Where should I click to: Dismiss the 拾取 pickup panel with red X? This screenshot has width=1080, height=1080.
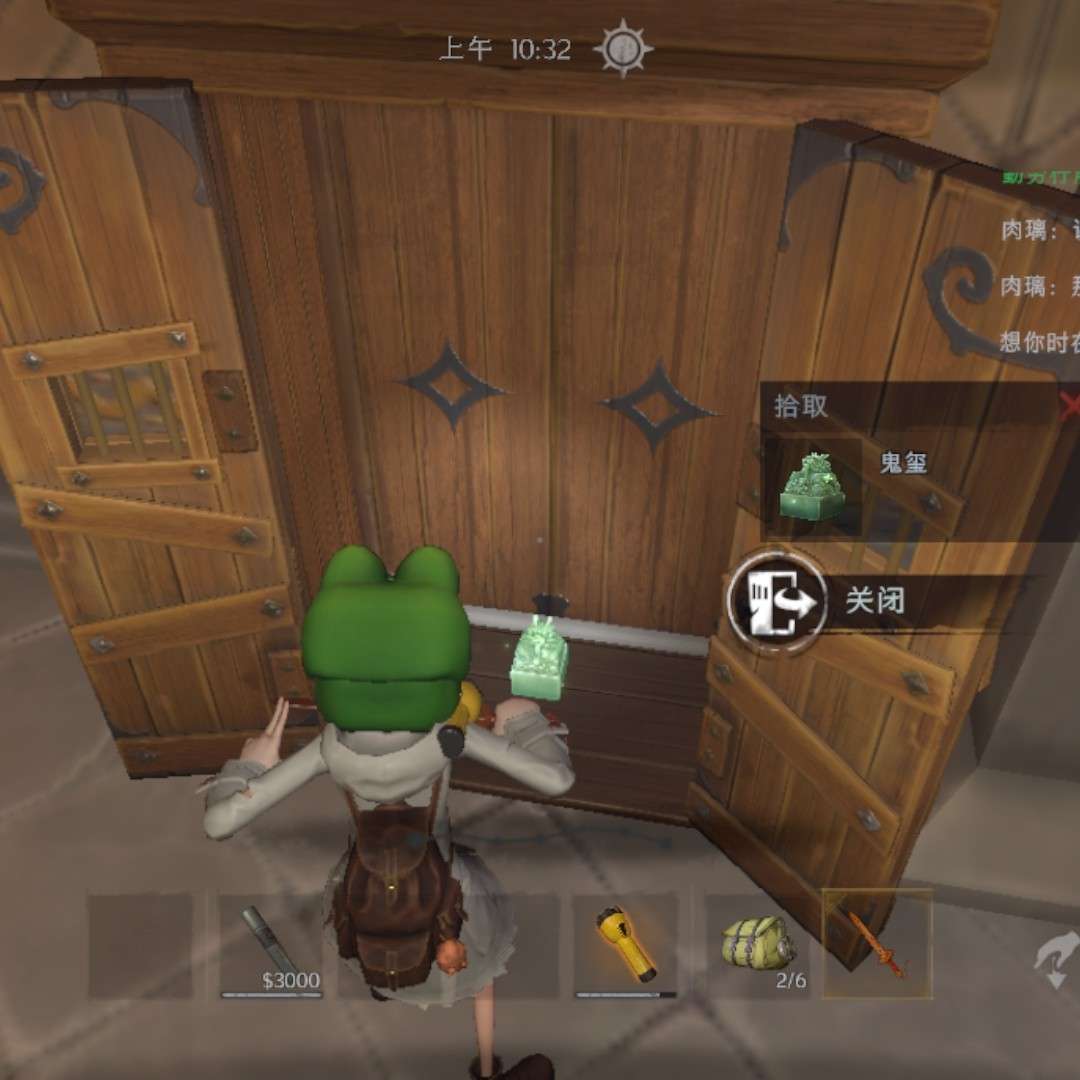[x=1069, y=405]
